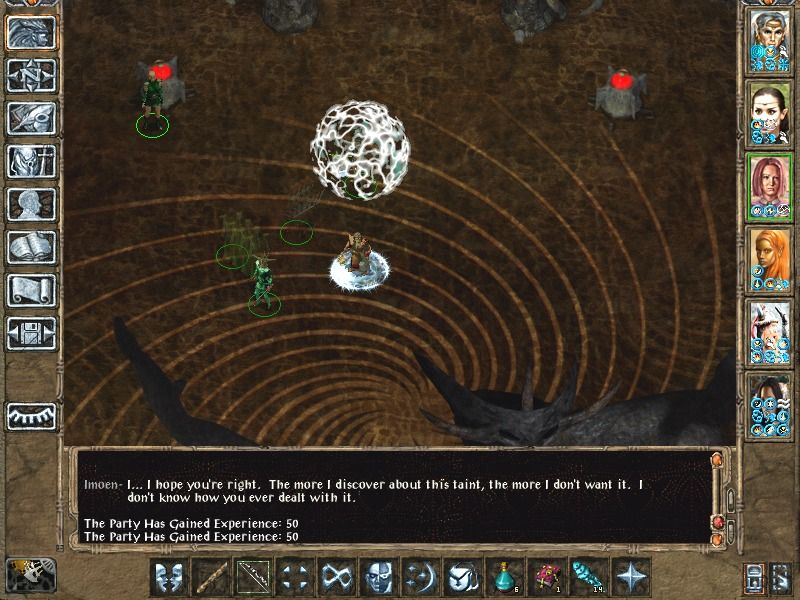Click the rest button with the closed eye
Image resolution: width=800 pixels, height=600 pixels.
coord(31,415)
